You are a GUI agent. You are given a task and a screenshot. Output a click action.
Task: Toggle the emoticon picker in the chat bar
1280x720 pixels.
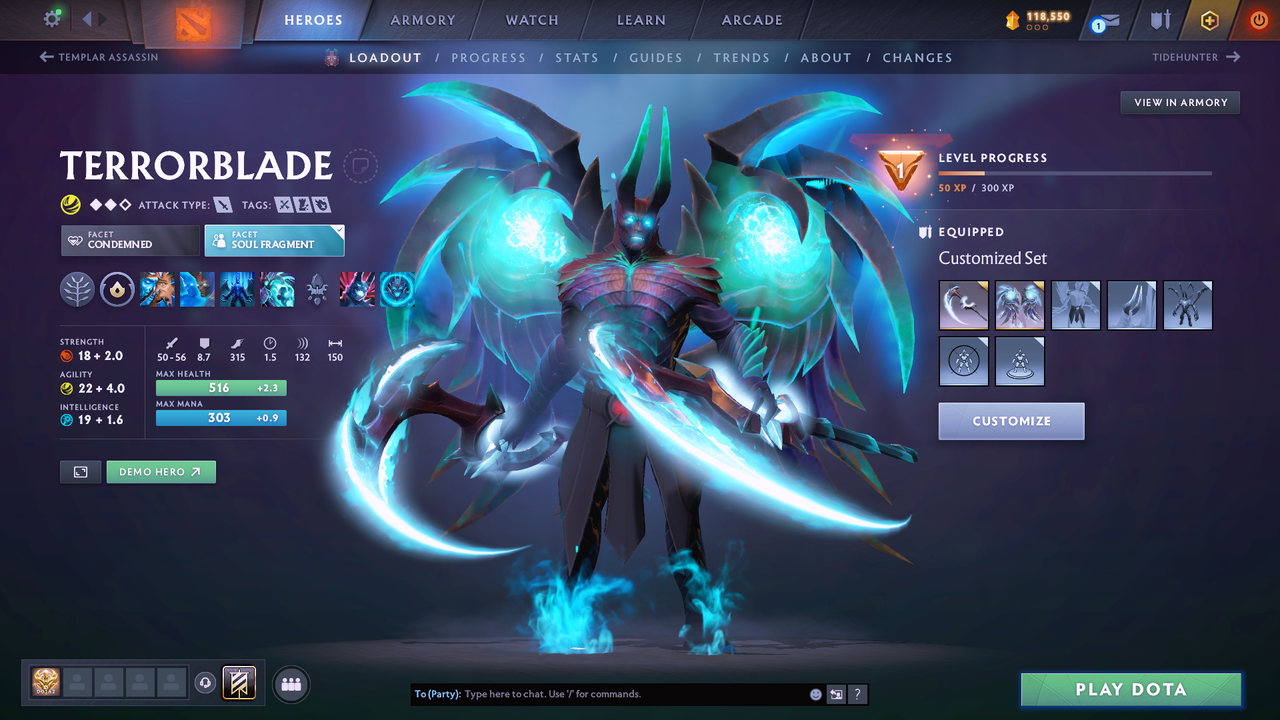click(x=814, y=693)
